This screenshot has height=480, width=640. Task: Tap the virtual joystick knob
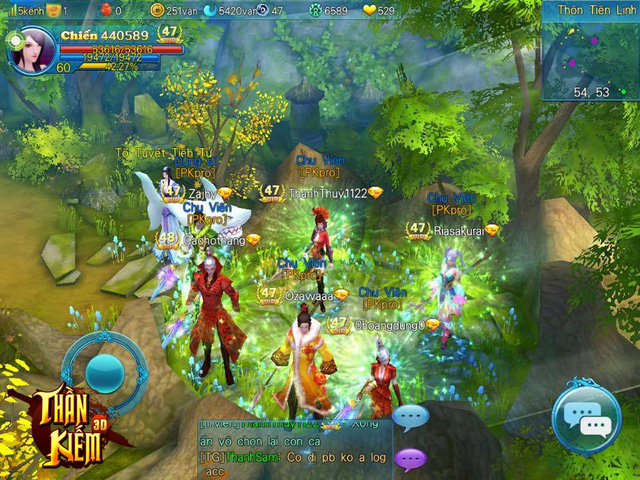click(105, 373)
